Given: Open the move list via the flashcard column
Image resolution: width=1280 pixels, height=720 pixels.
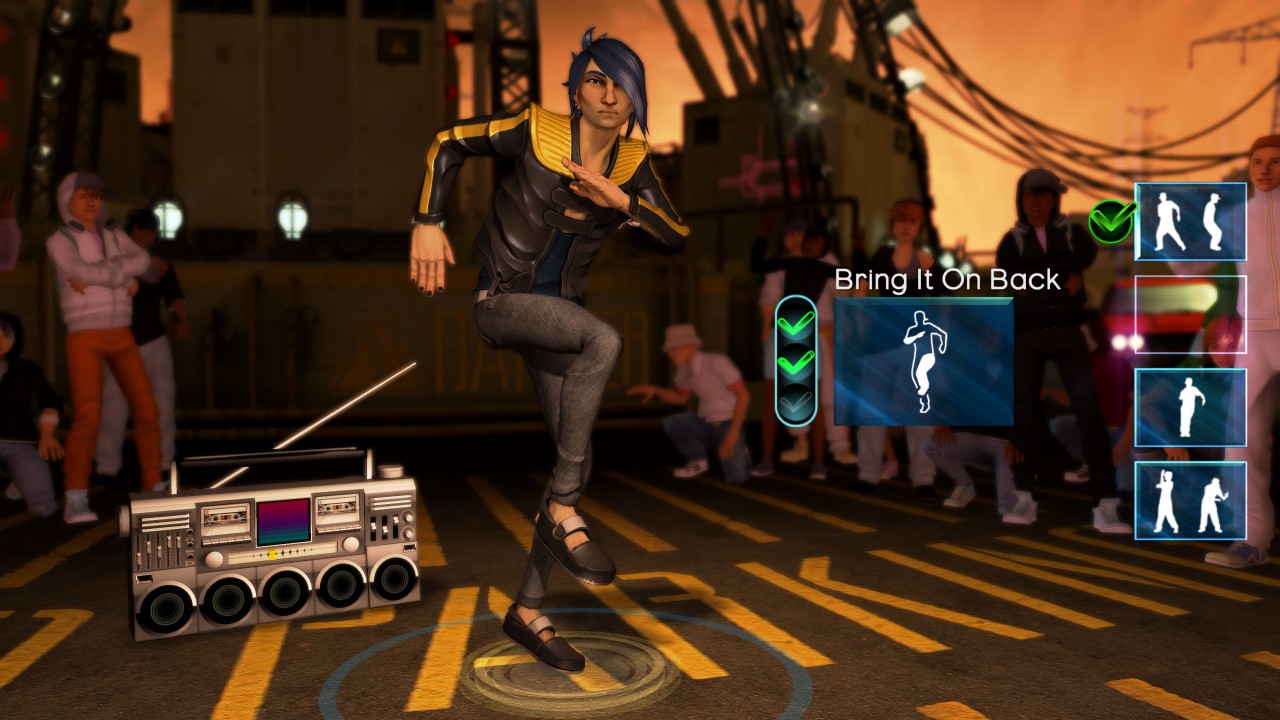Looking at the screenshot, I should pos(1192,360).
